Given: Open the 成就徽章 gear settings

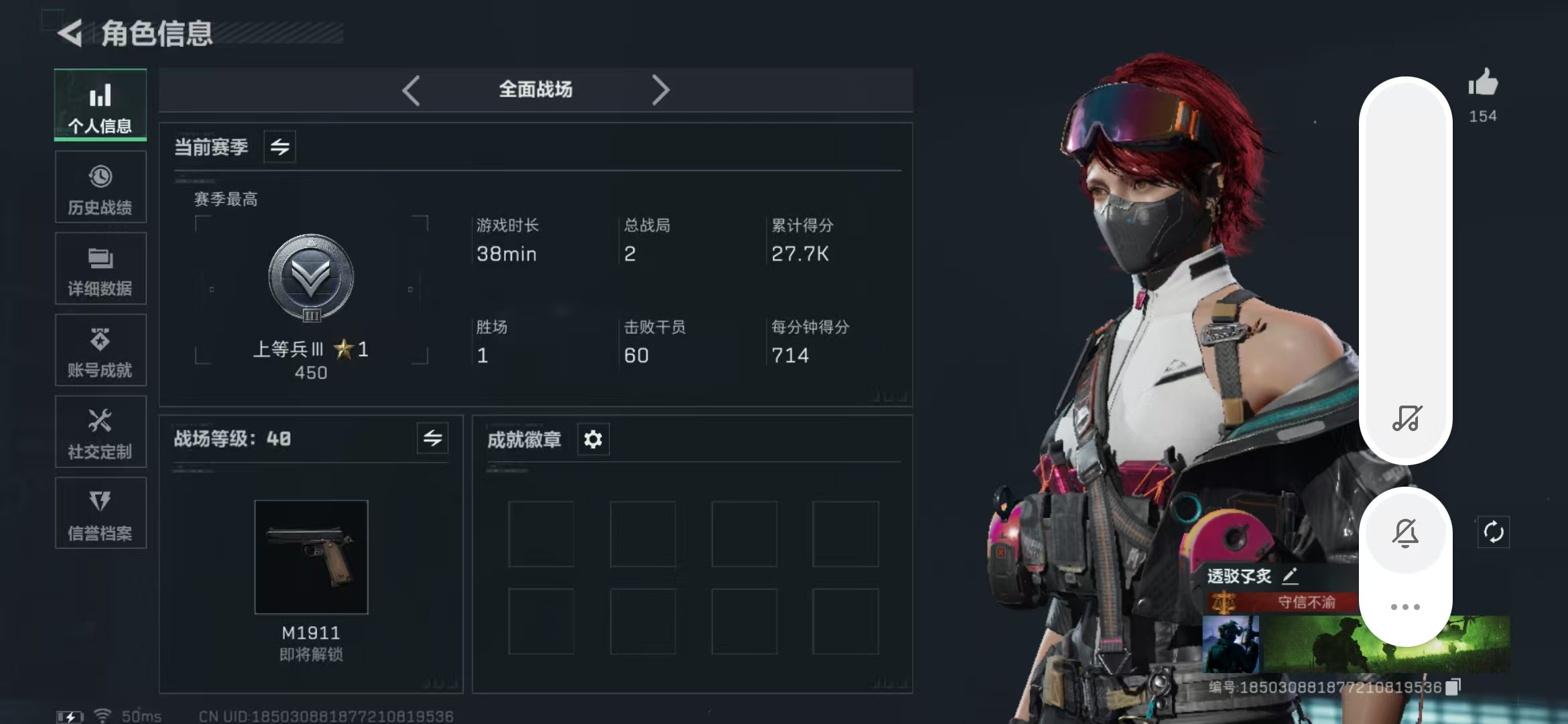Looking at the screenshot, I should pos(593,440).
